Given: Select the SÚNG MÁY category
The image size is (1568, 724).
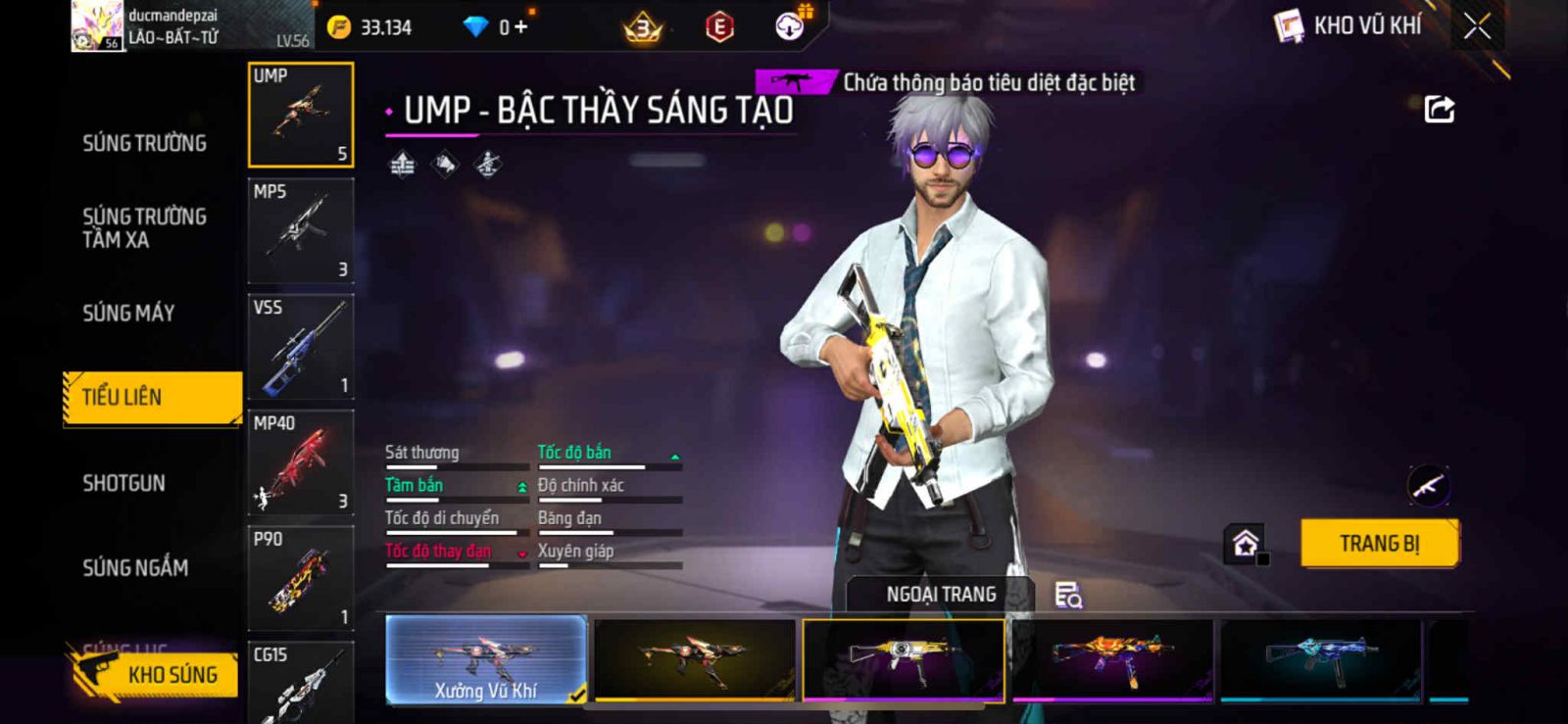Looking at the screenshot, I should pyautogui.click(x=128, y=313).
